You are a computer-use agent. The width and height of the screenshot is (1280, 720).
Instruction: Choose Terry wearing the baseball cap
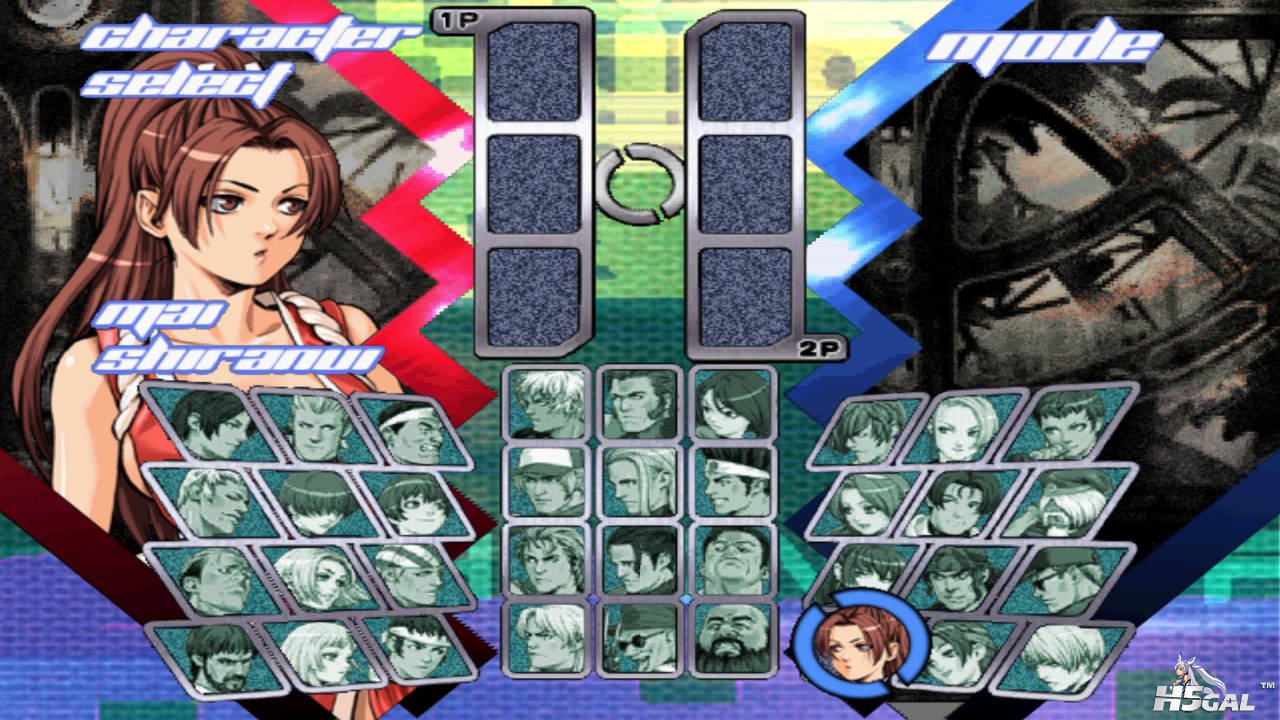click(x=548, y=481)
